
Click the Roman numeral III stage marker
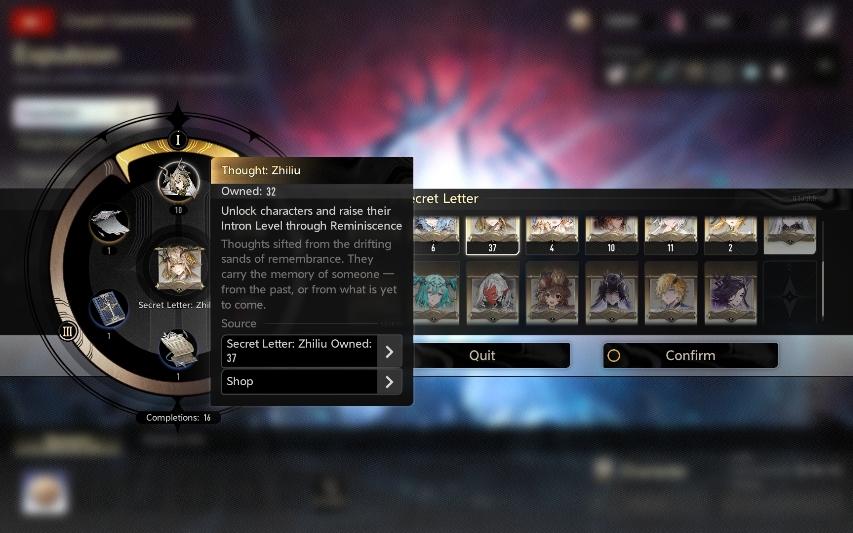[67, 331]
